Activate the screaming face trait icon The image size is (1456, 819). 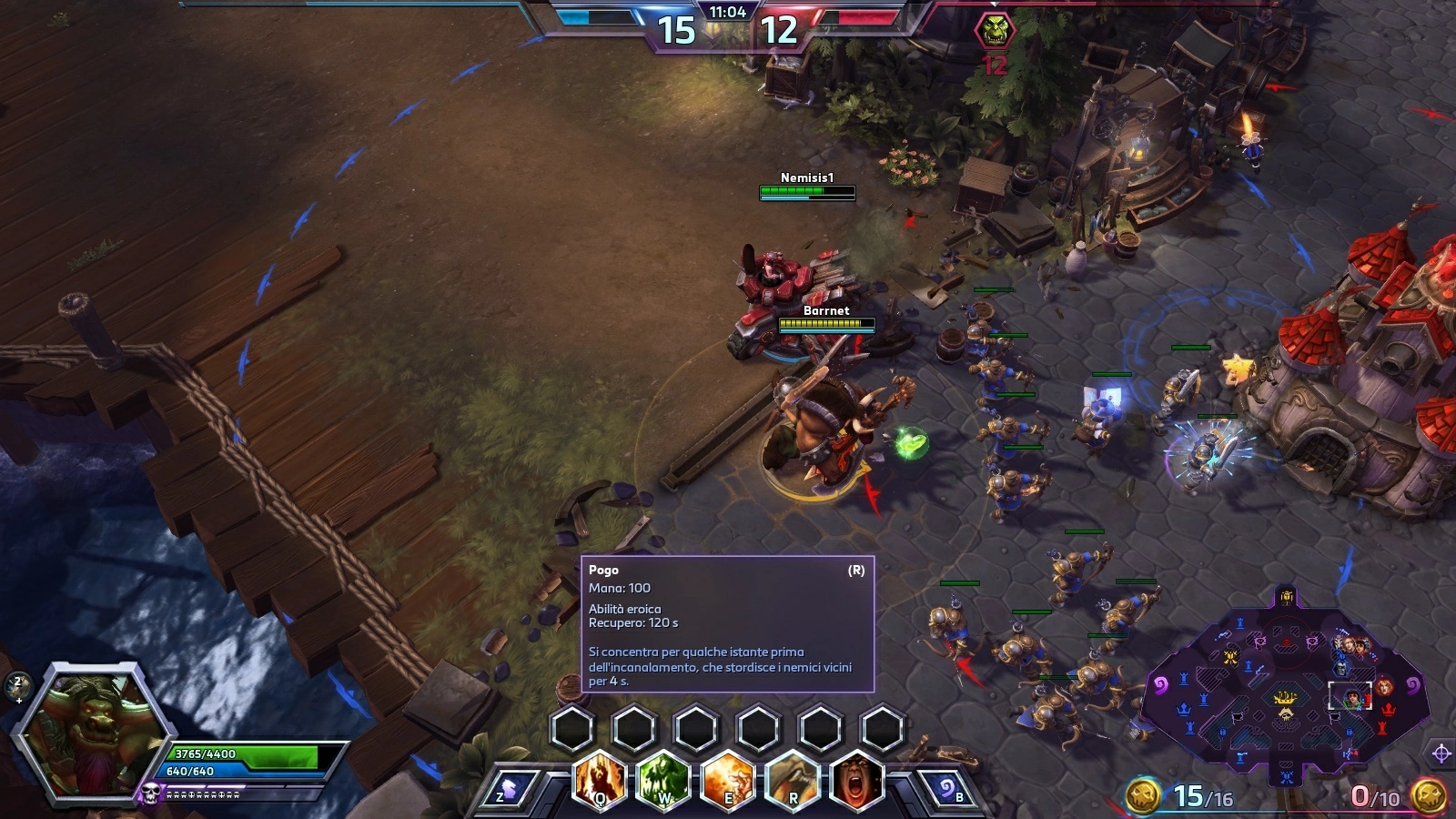[856, 780]
